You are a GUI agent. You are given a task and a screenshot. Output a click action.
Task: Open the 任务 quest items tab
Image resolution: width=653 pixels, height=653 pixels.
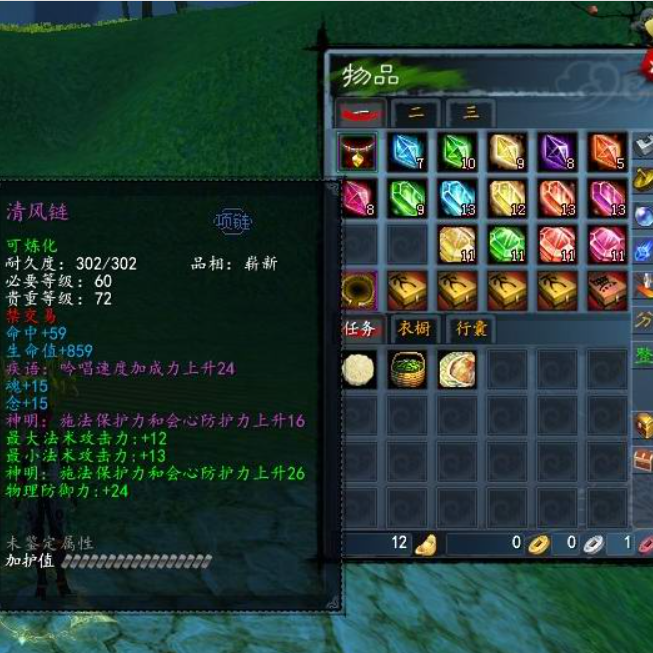point(359,328)
